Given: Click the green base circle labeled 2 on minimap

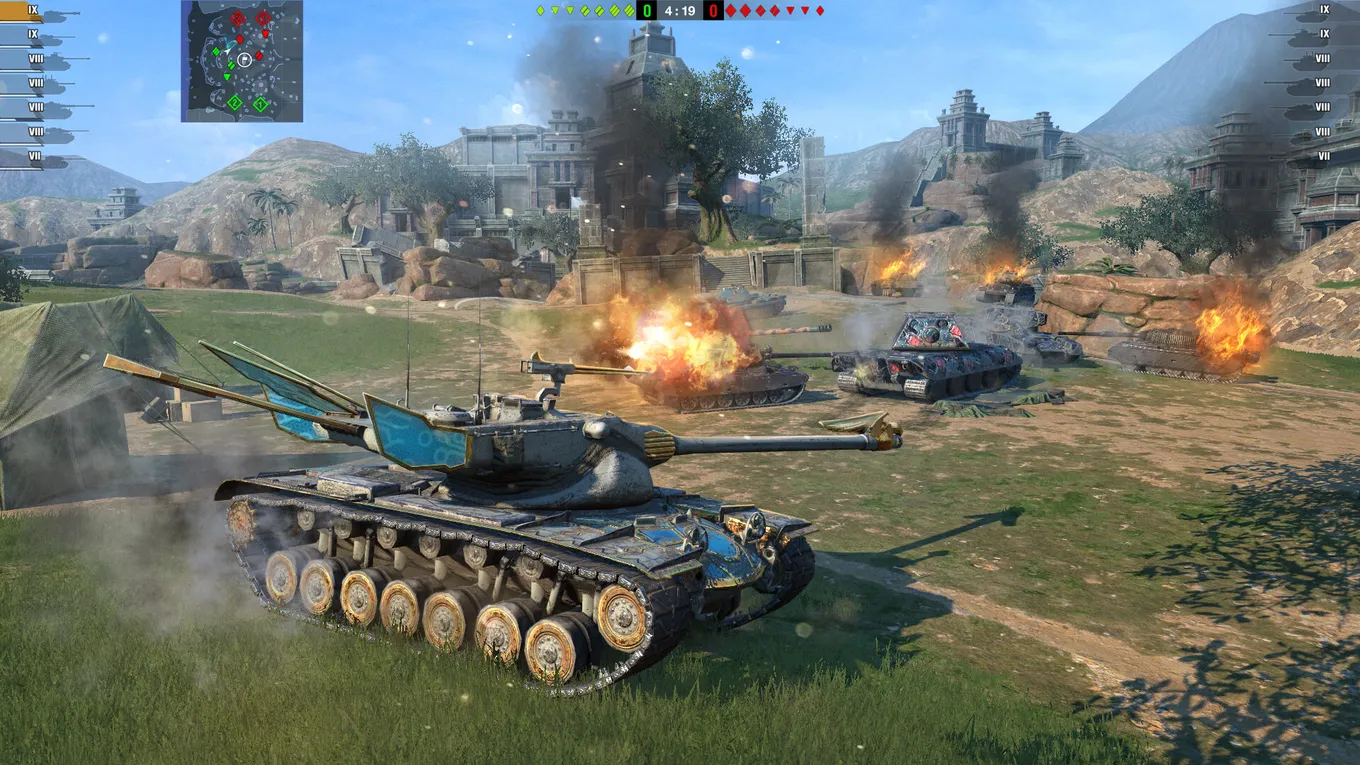Looking at the screenshot, I should 235,103.
